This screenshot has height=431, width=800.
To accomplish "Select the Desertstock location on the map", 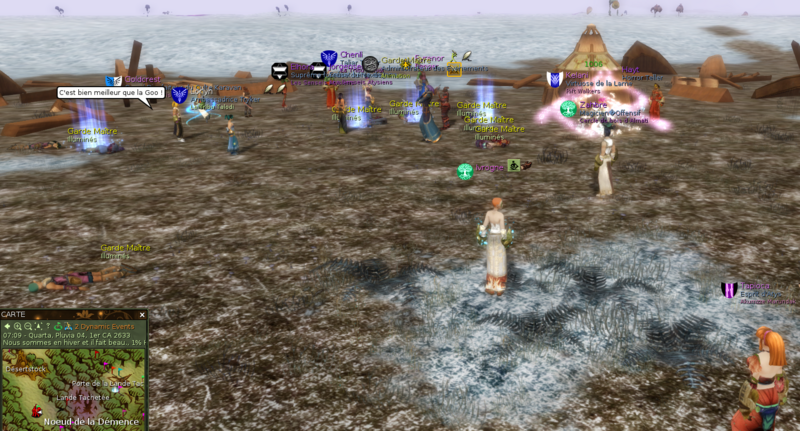I will coord(26,369).
